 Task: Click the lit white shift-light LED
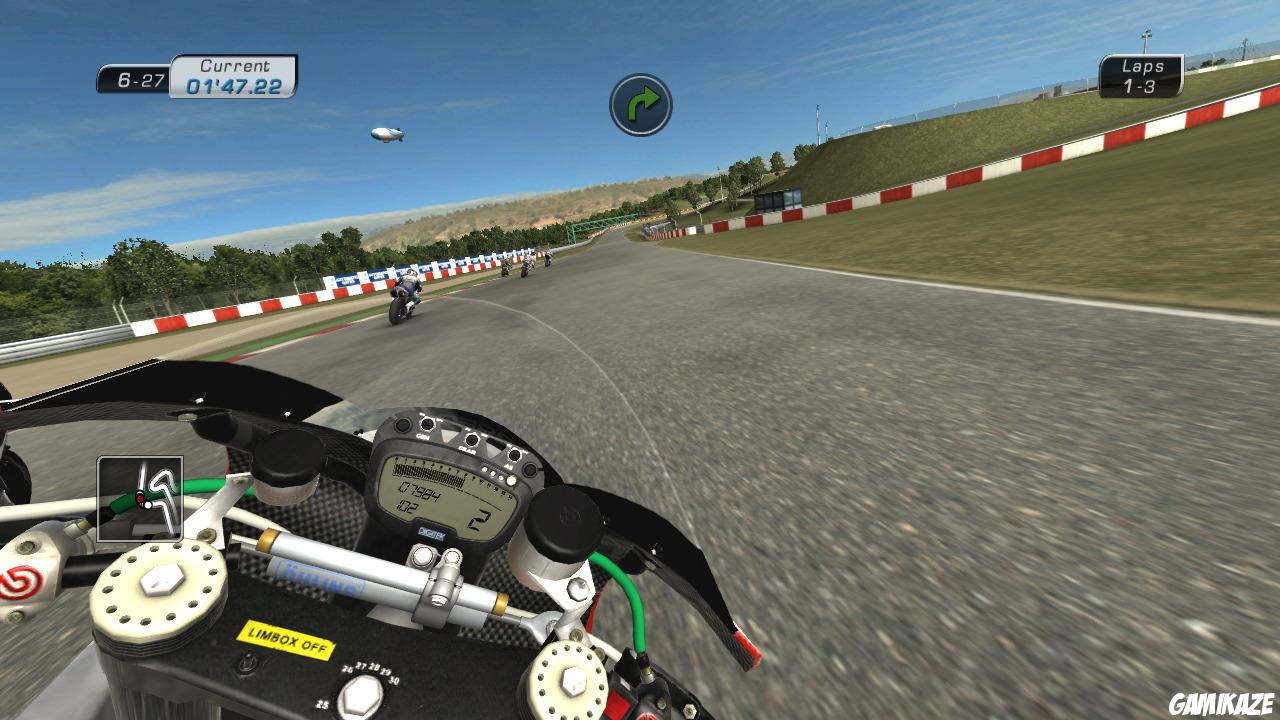pos(510,482)
